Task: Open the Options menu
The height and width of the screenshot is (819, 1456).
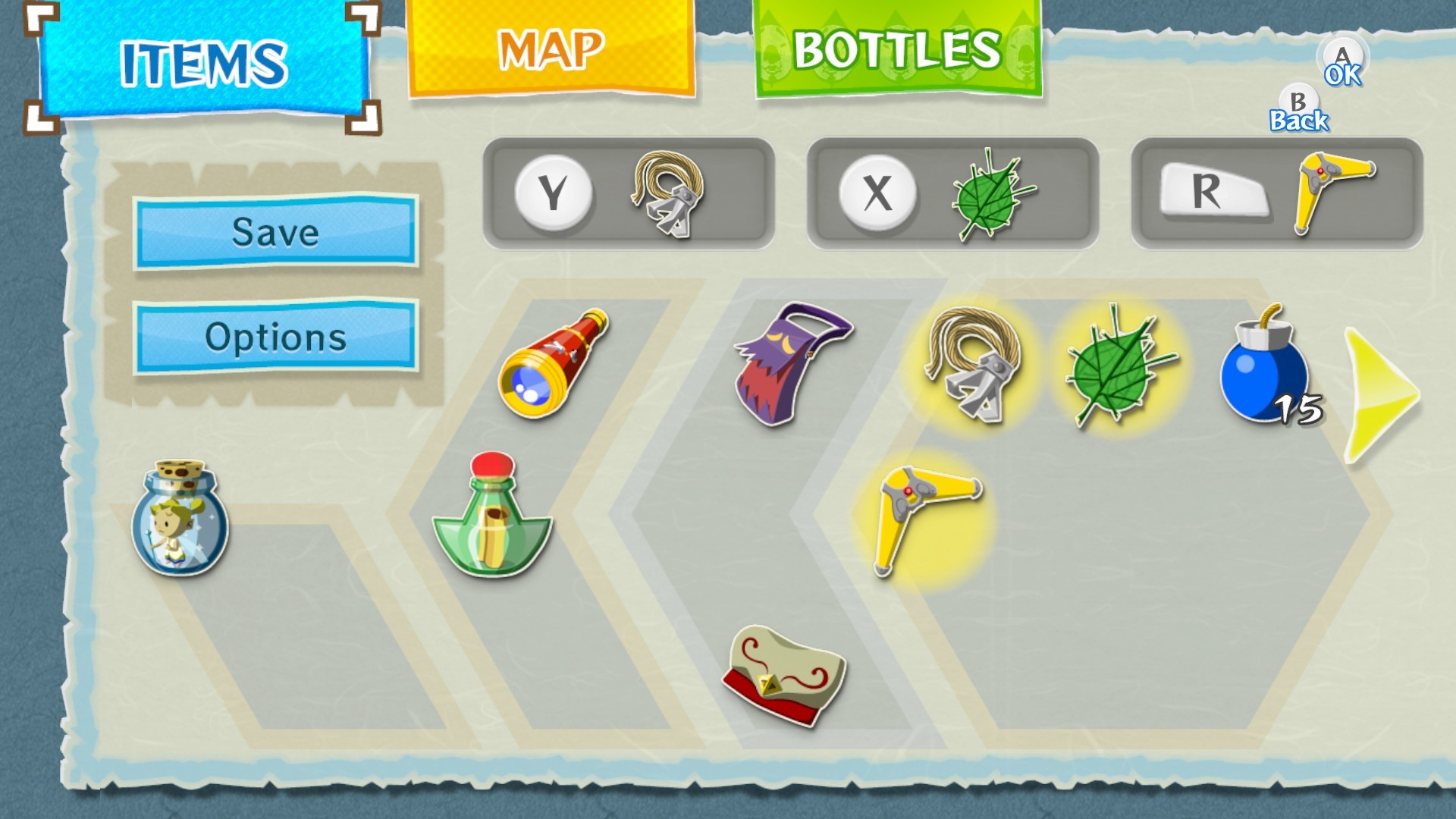Action: [275, 337]
